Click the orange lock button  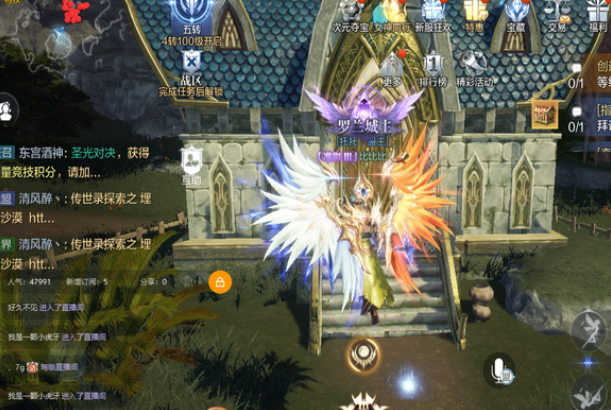pos(219,283)
